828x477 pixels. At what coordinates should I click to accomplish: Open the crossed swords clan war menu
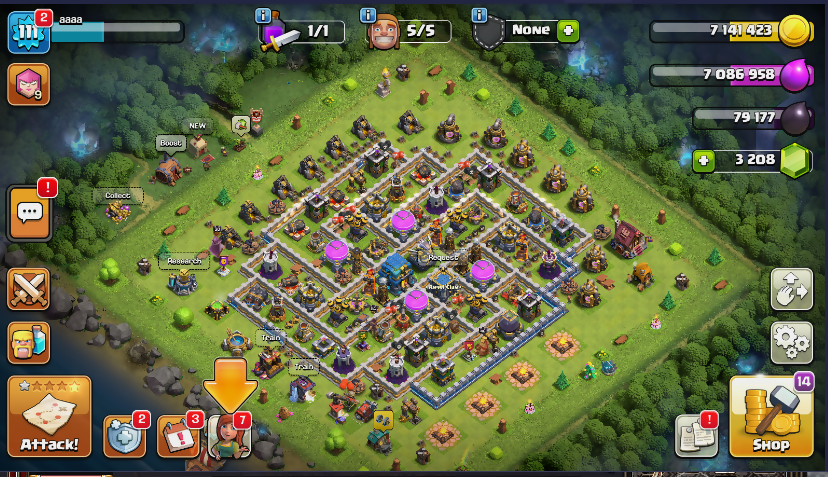(29, 289)
